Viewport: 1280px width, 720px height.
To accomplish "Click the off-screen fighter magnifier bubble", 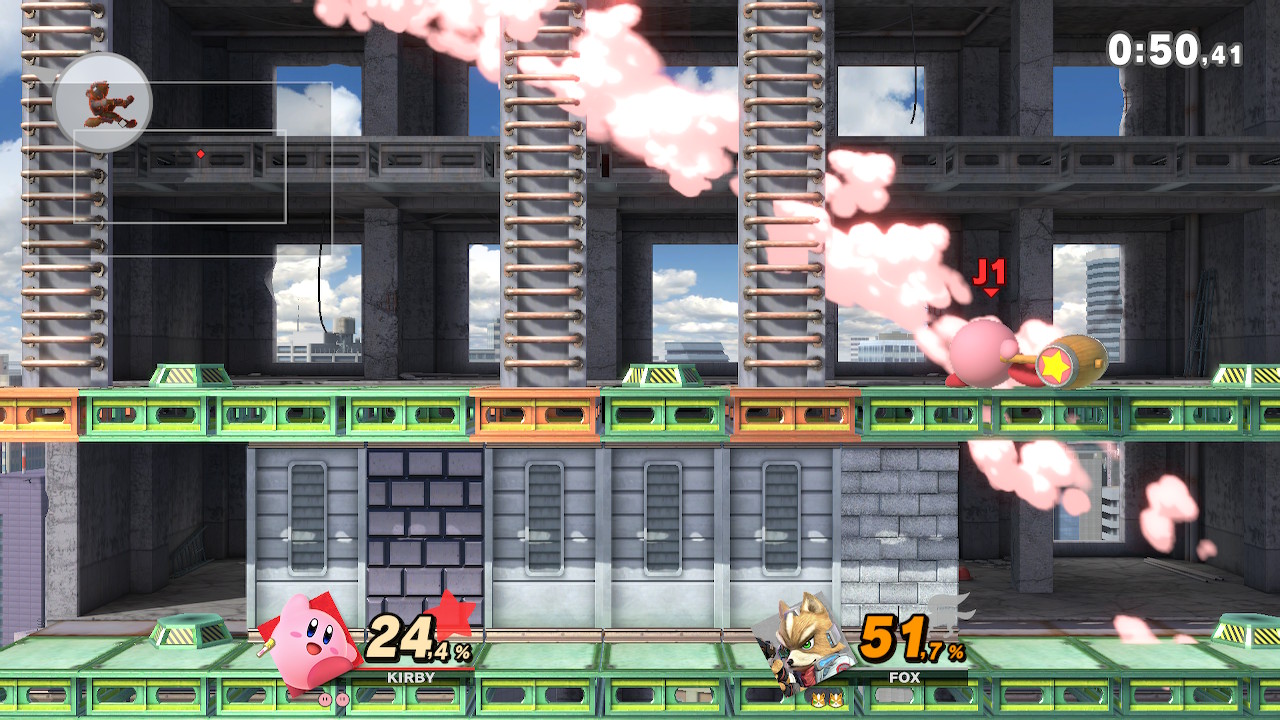I will 103,103.
